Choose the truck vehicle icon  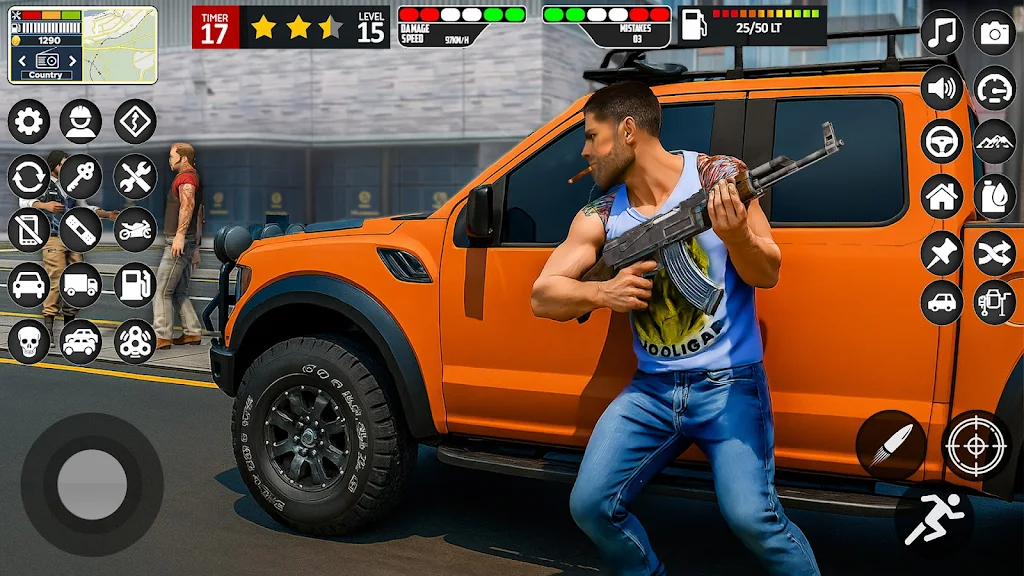click(x=81, y=285)
